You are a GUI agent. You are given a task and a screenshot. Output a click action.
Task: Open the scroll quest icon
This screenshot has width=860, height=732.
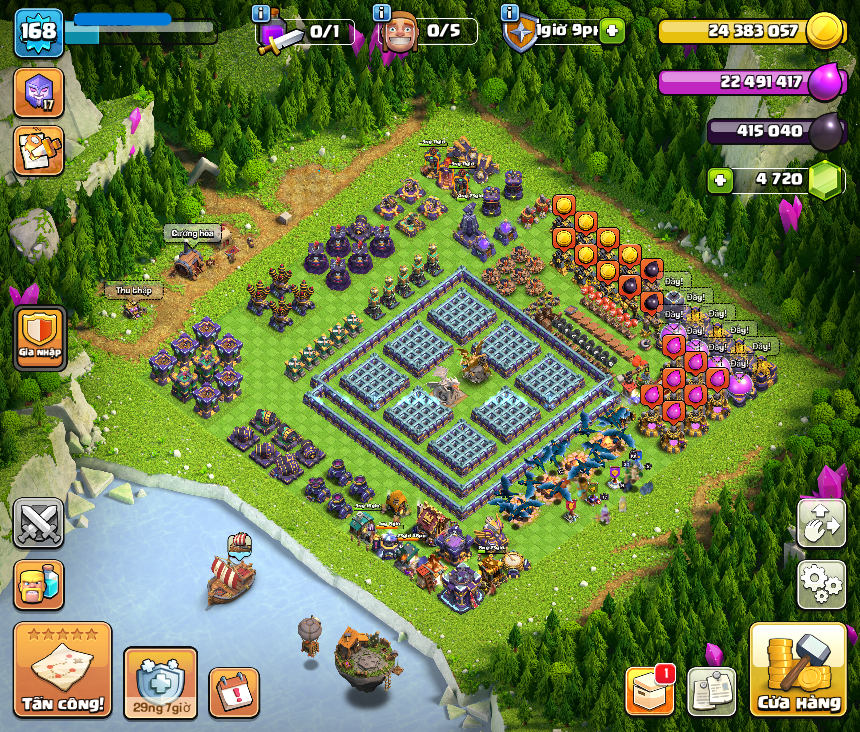[39, 150]
